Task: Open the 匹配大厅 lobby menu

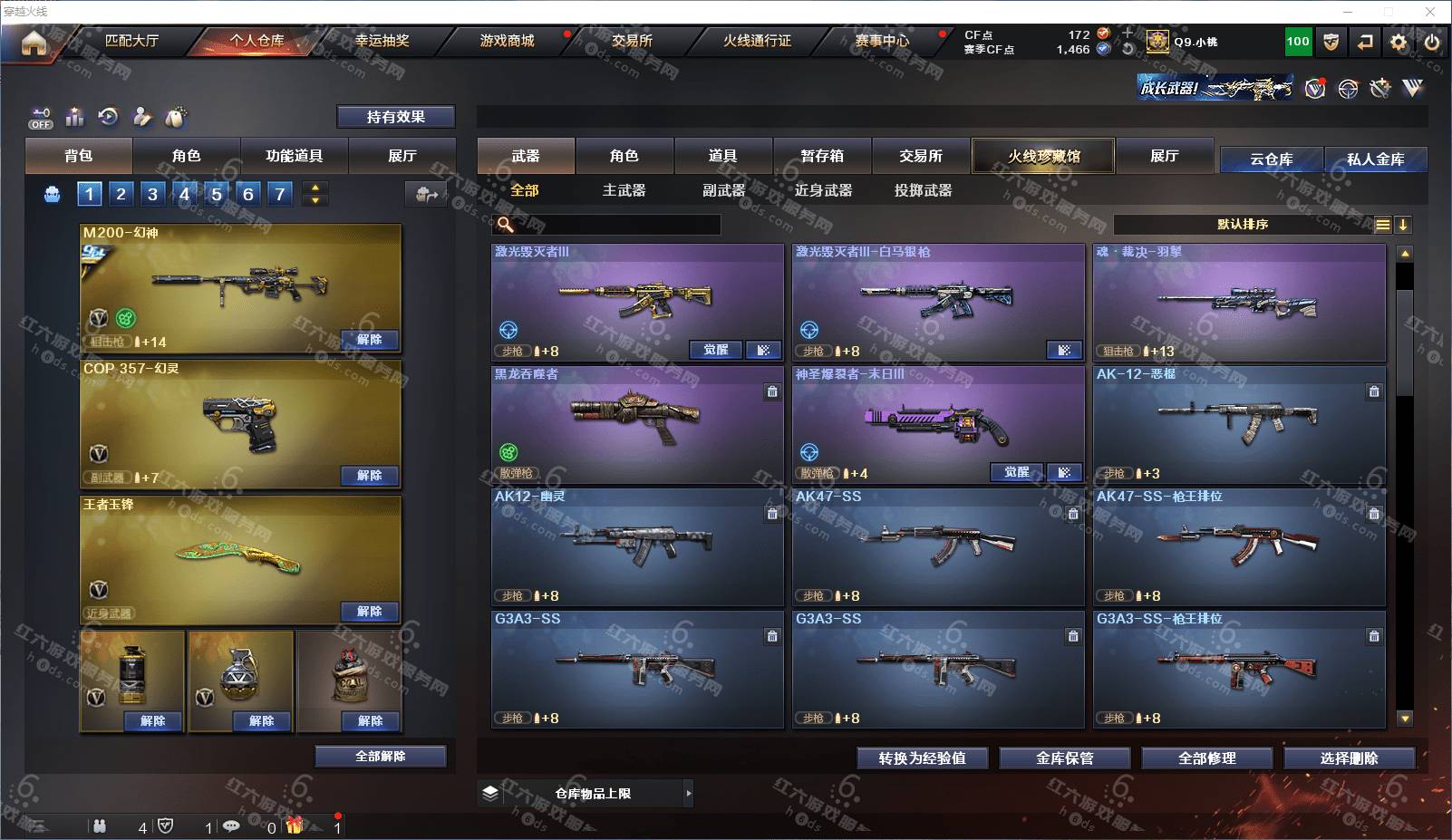Action: click(131, 41)
